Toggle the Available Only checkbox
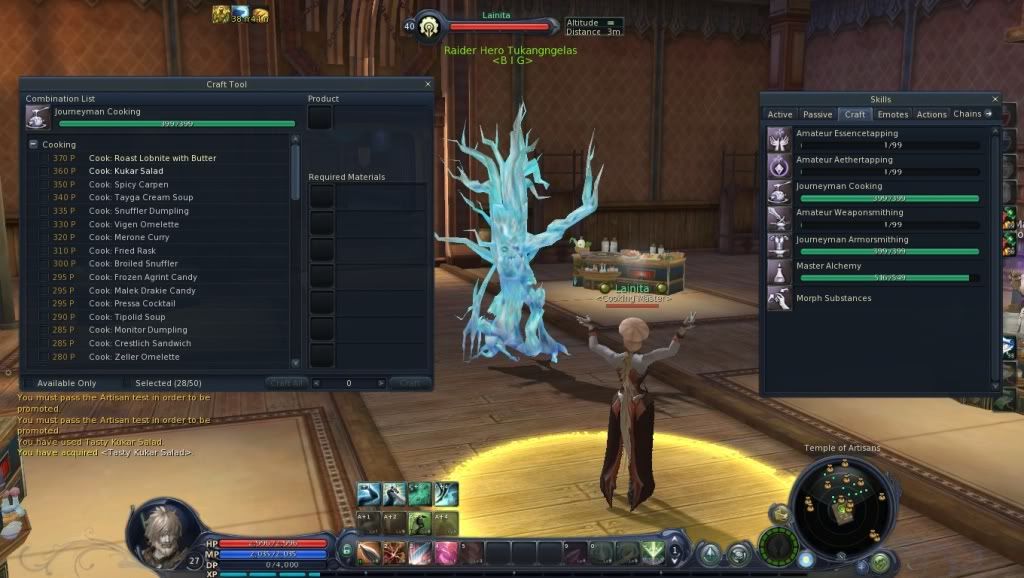The height and width of the screenshot is (578, 1024). point(29,383)
